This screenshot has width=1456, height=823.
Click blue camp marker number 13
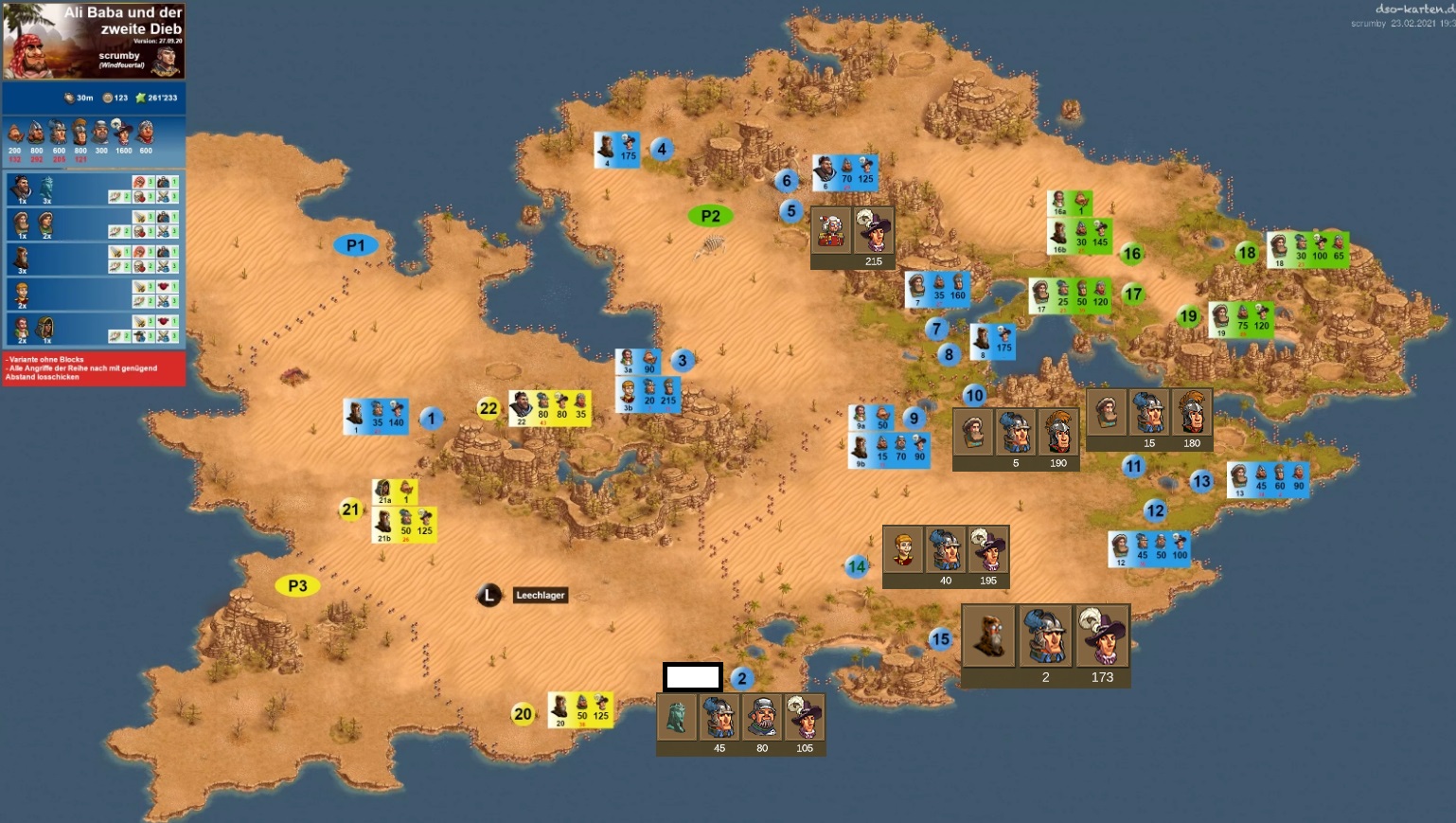pos(1201,481)
